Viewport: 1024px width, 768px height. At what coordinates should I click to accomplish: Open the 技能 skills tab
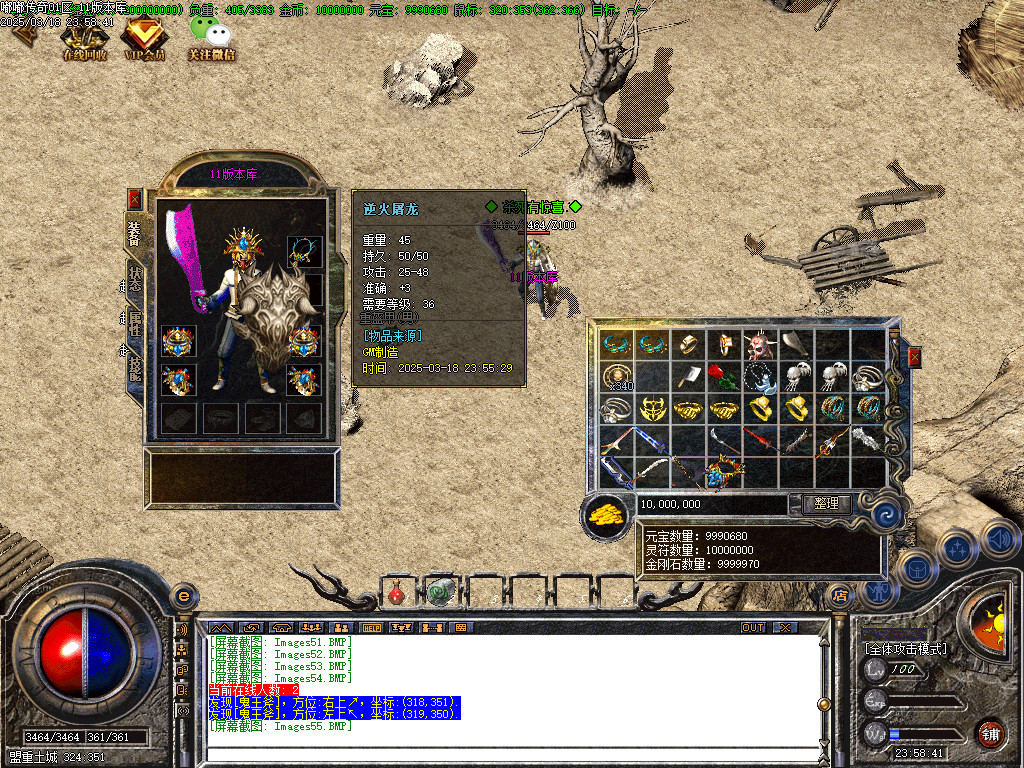tap(134, 370)
